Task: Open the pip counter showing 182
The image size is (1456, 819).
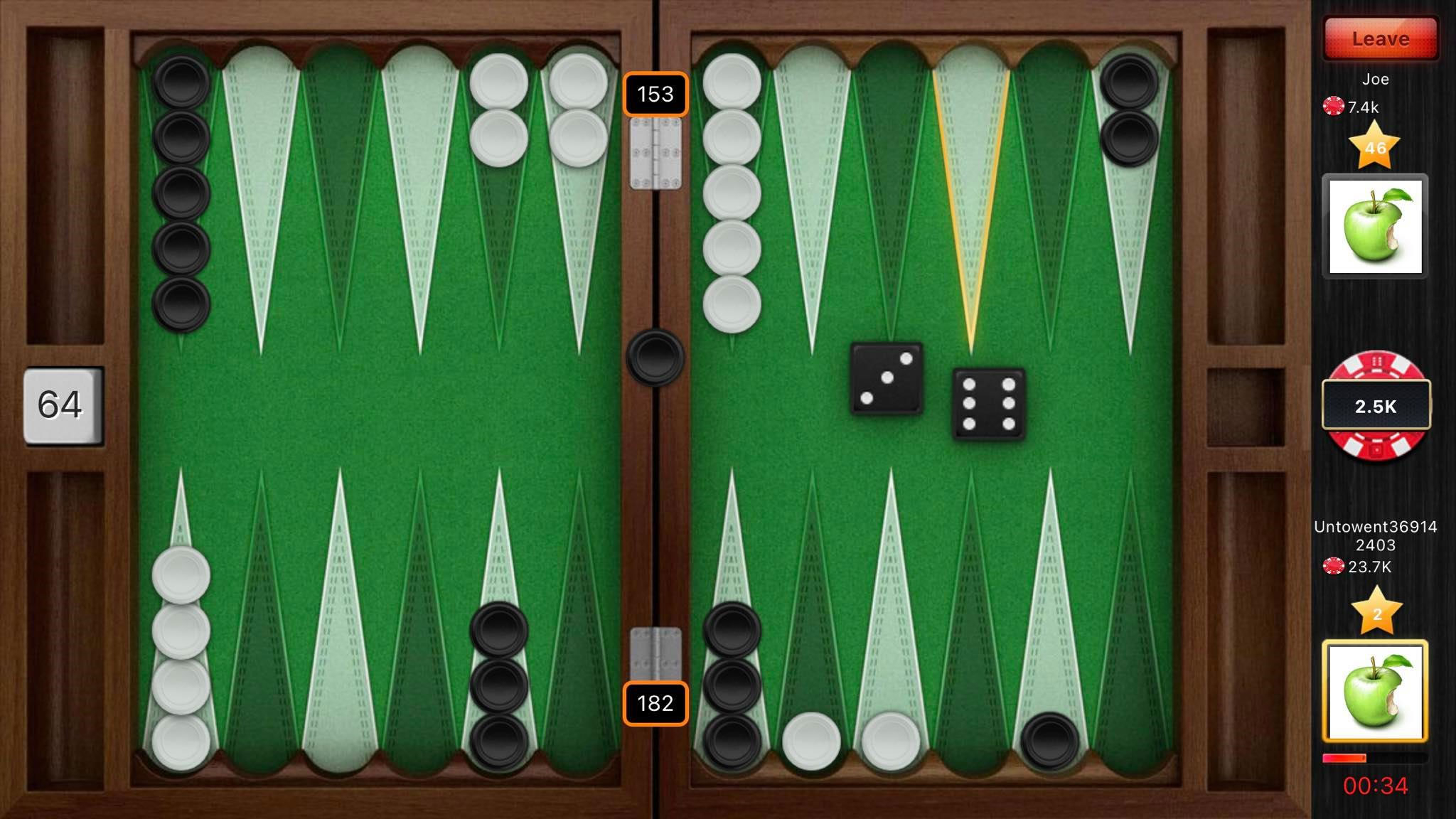Action: tap(655, 703)
